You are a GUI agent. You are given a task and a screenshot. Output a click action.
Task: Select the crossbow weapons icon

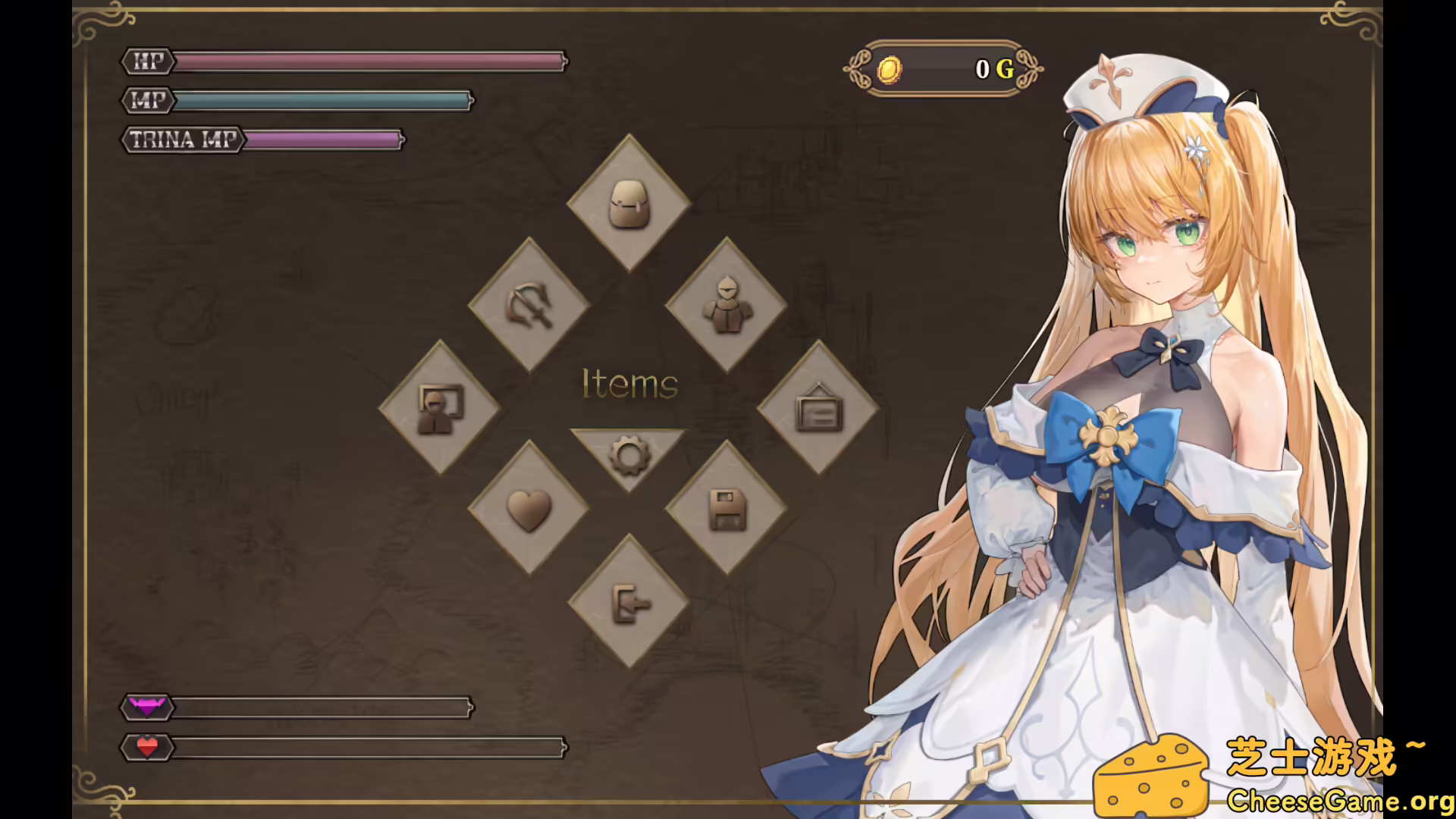[529, 303]
